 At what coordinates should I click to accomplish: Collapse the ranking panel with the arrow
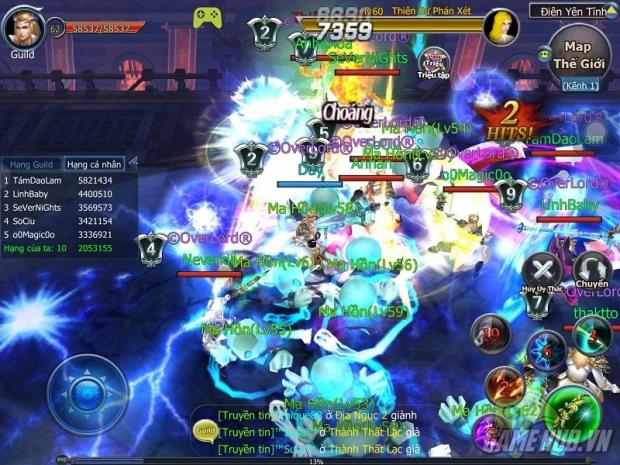134,162
